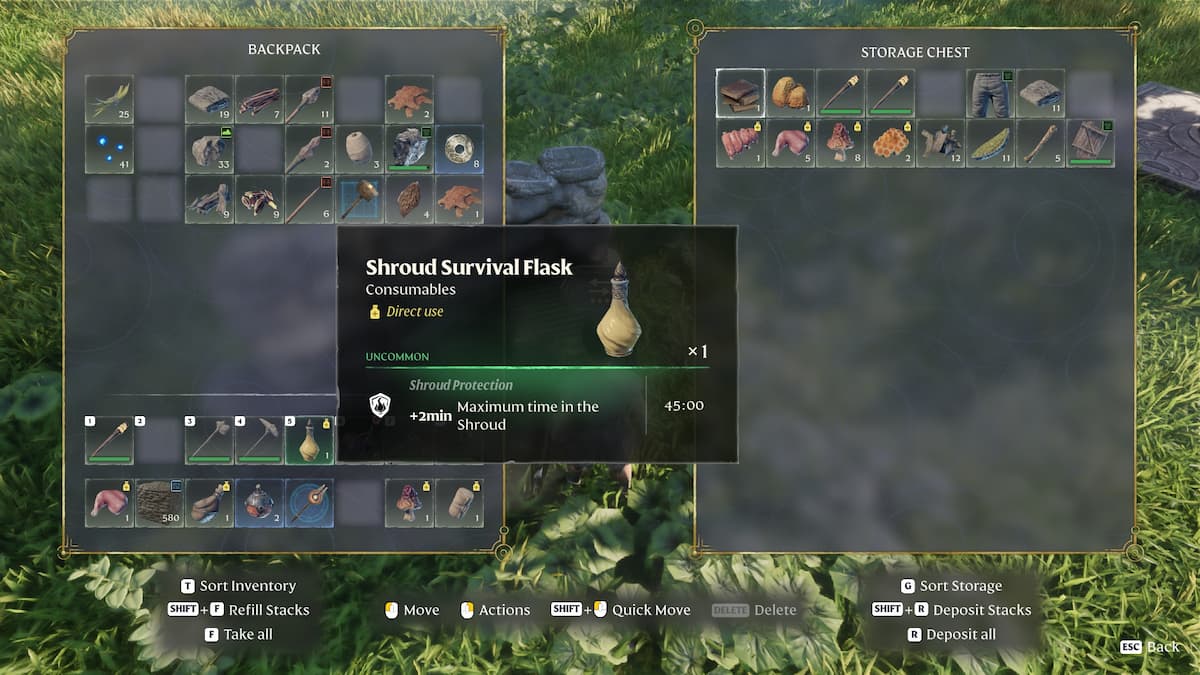This screenshot has height=675, width=1200.
Task: Select the wood log stack of 580
Action: 159,503
